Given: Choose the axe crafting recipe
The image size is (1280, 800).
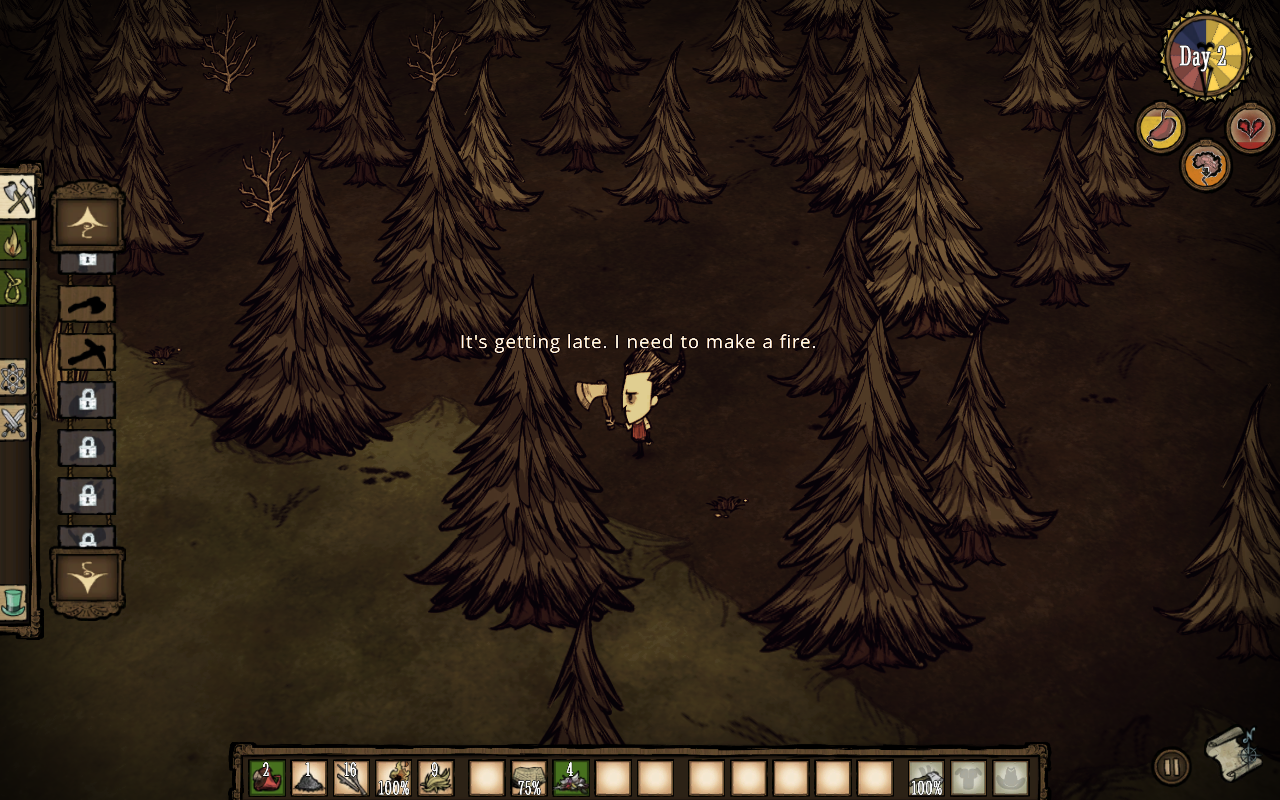Looking at the screenshot, I should (87, 304).
